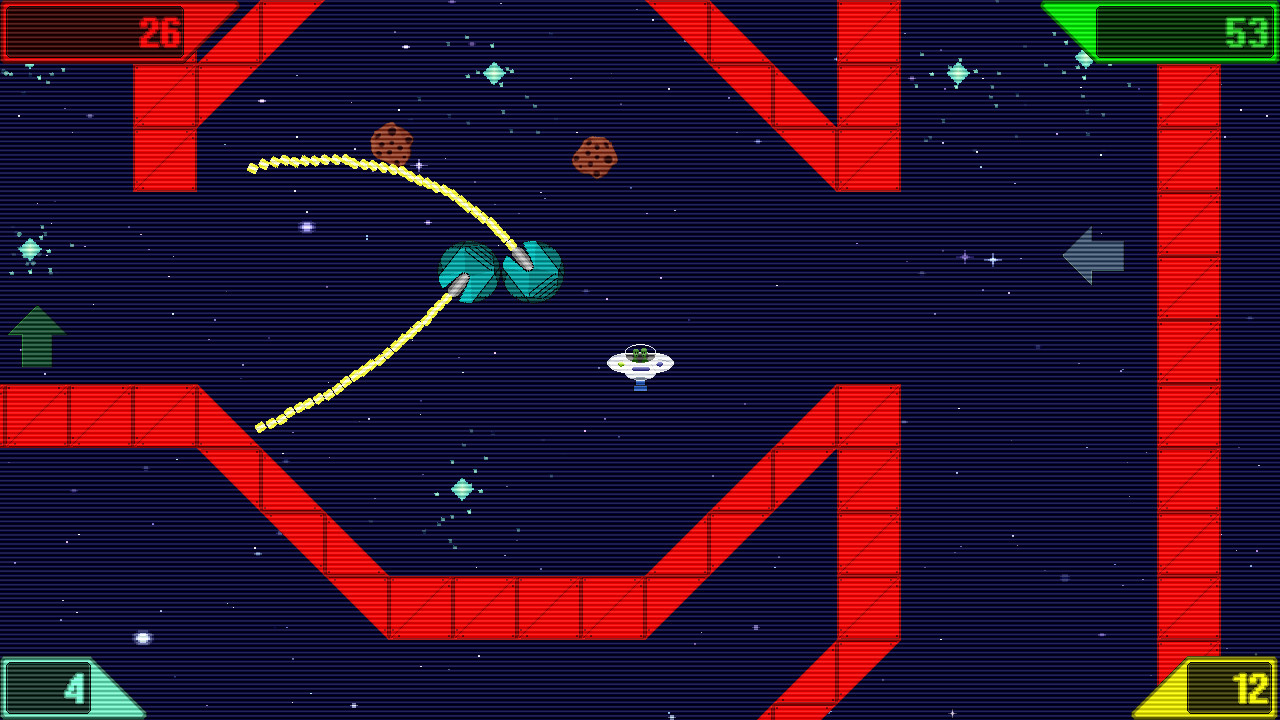The height and width of the screenshot is (720, 1280).
Task: Click the cyan diamond crystal near the bottom wall
Action: point(461,487)
